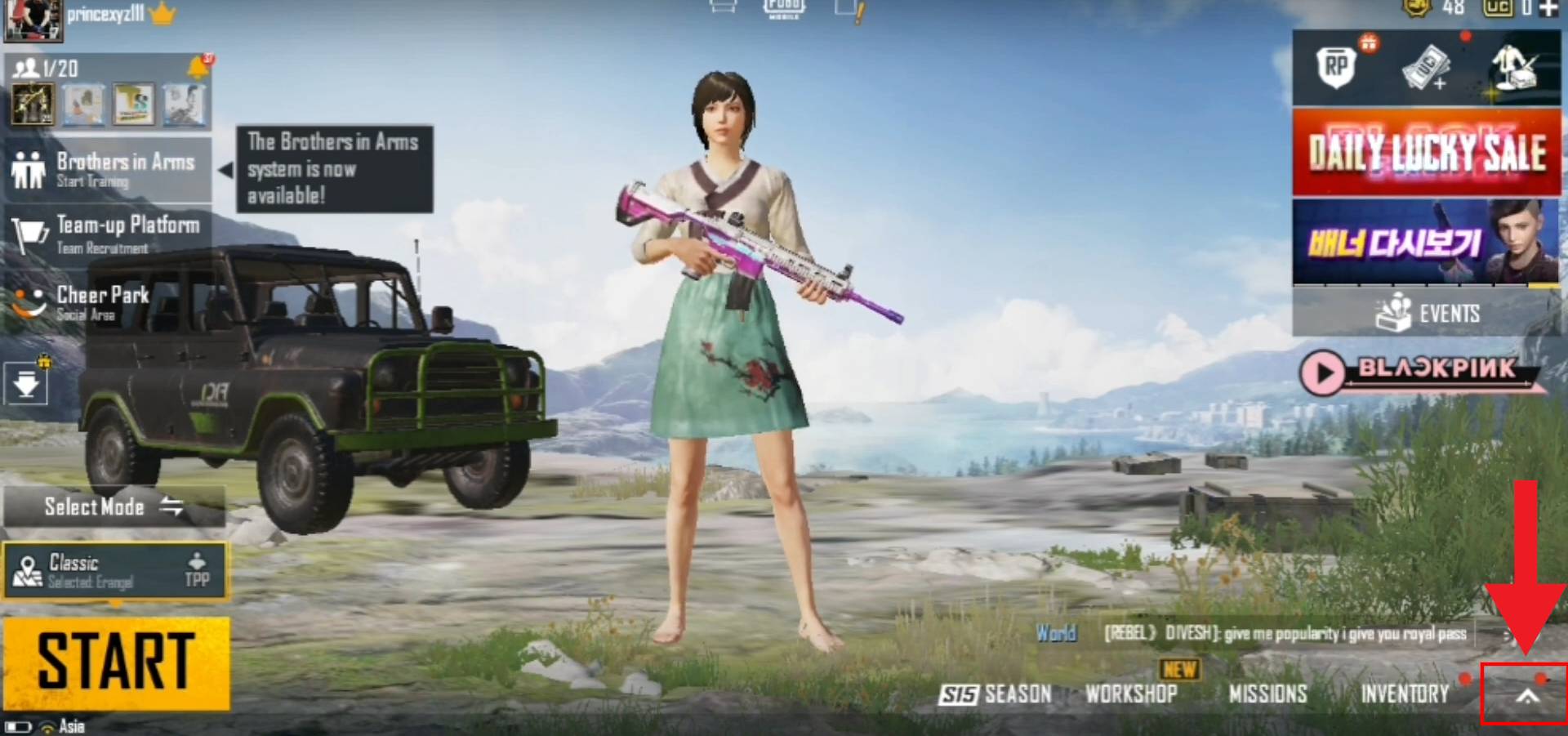The image size is (1568, 736).
Task: Open the Daily Lucky Sale banner
Action: [1426, 153]
